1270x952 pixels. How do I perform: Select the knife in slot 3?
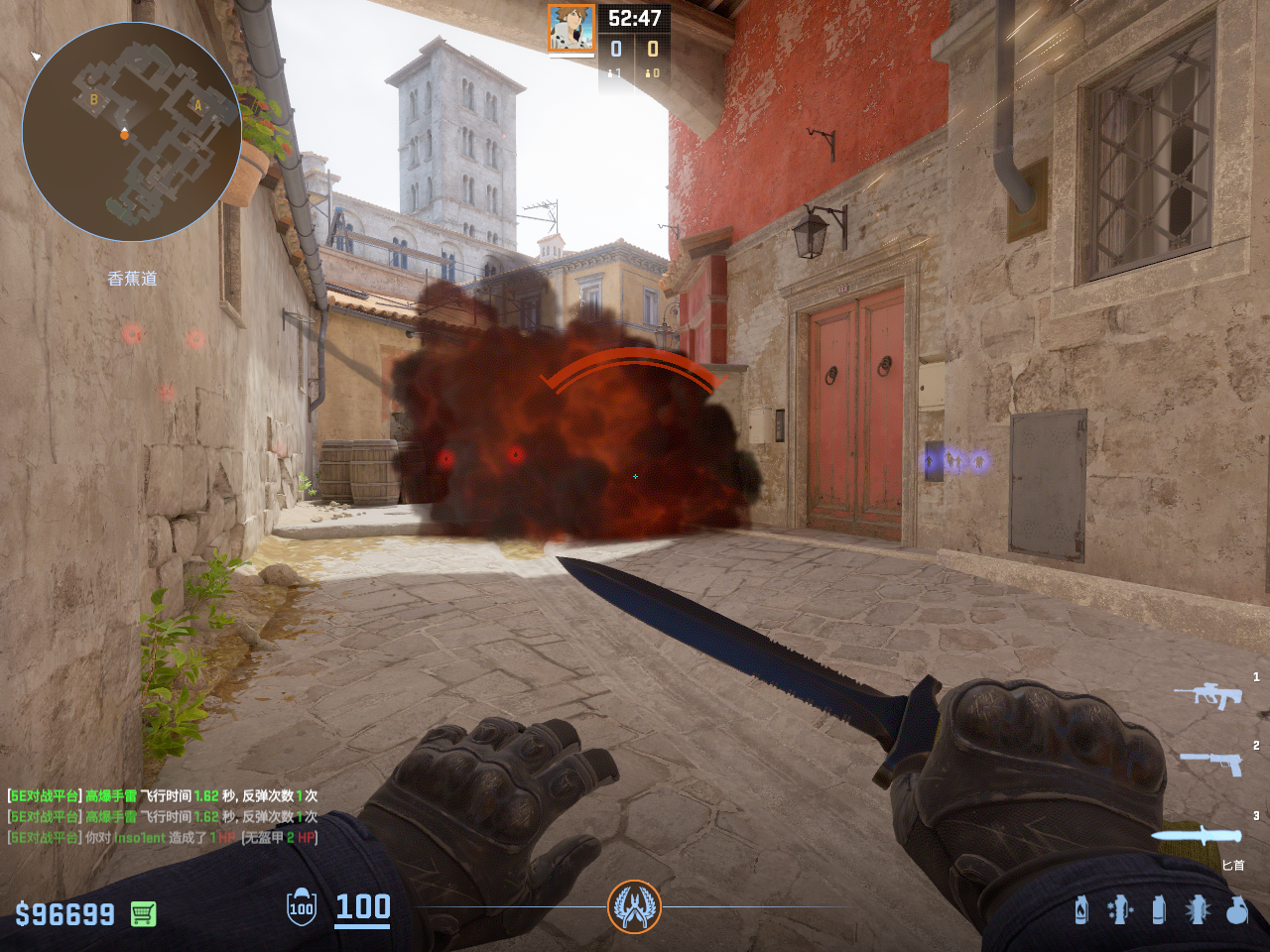pyautogui.click(x=1197, y=836)
